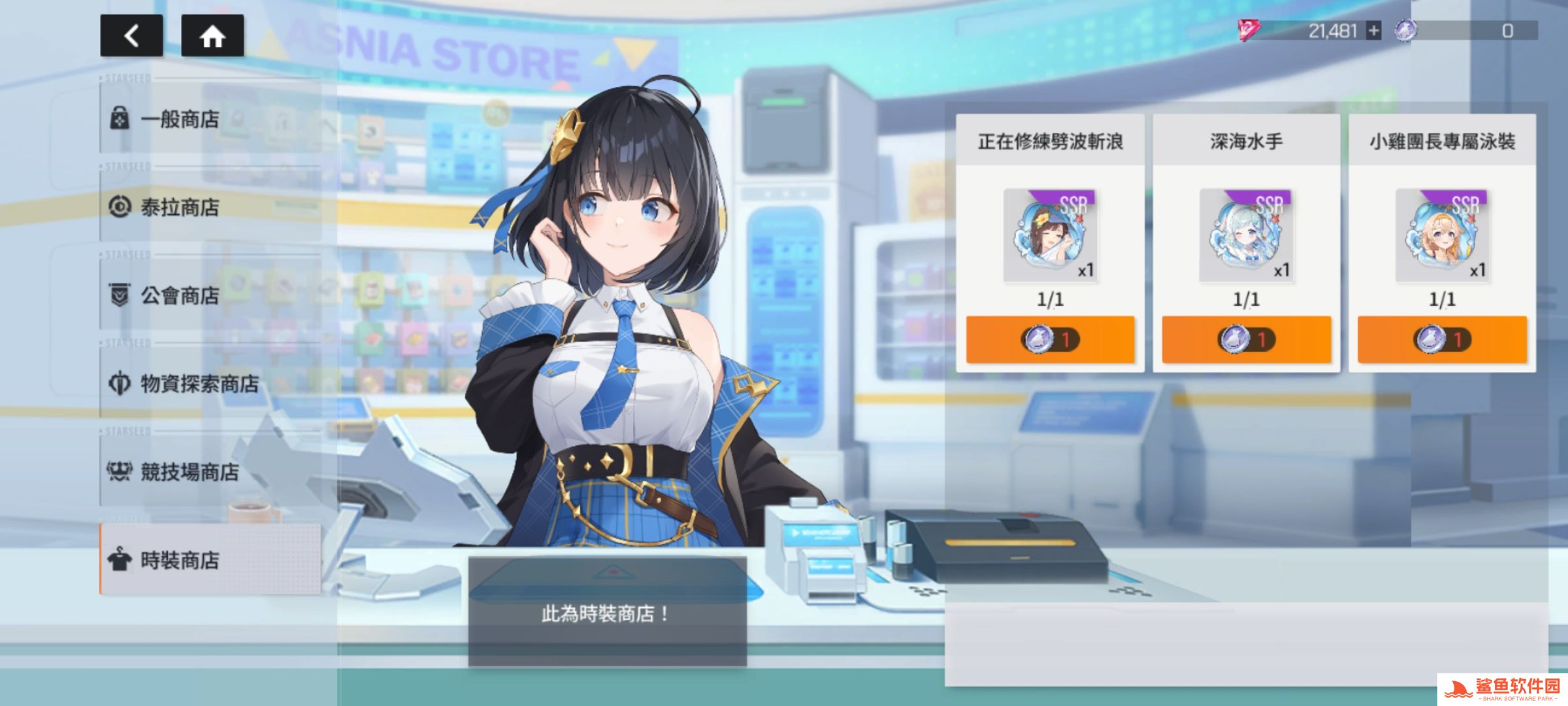
Task: View the 正在修練劈波斬浪 SSR costume icon
Action: [1050, 235]
